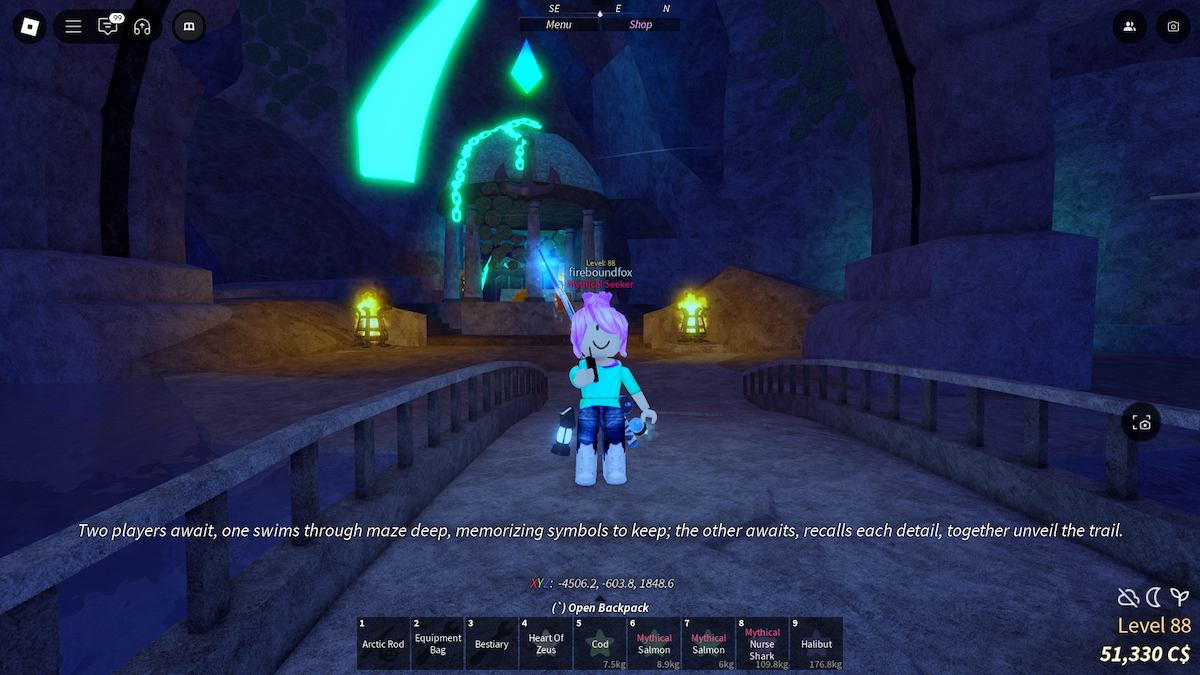Image resolution: width=1200 pixels, height=675 pixels.
Task: Show the player list icon
Action: [x=1129, y=27]
